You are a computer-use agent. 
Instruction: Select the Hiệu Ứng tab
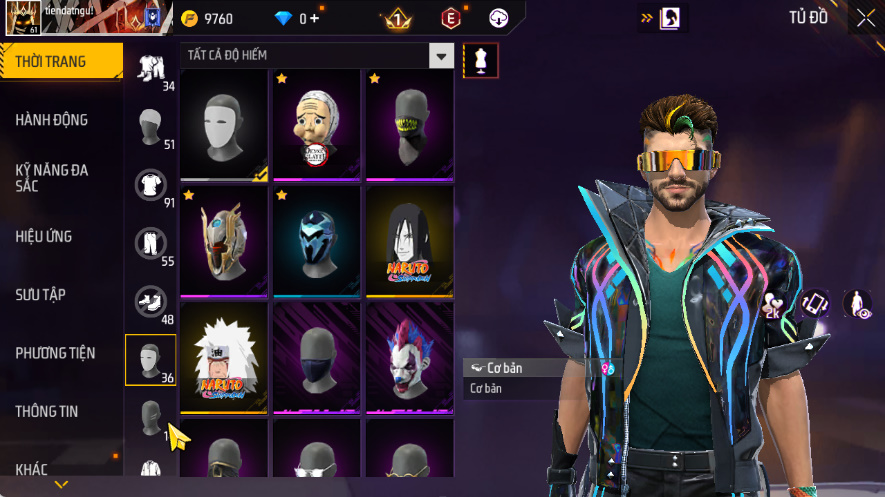pos(44,237)
